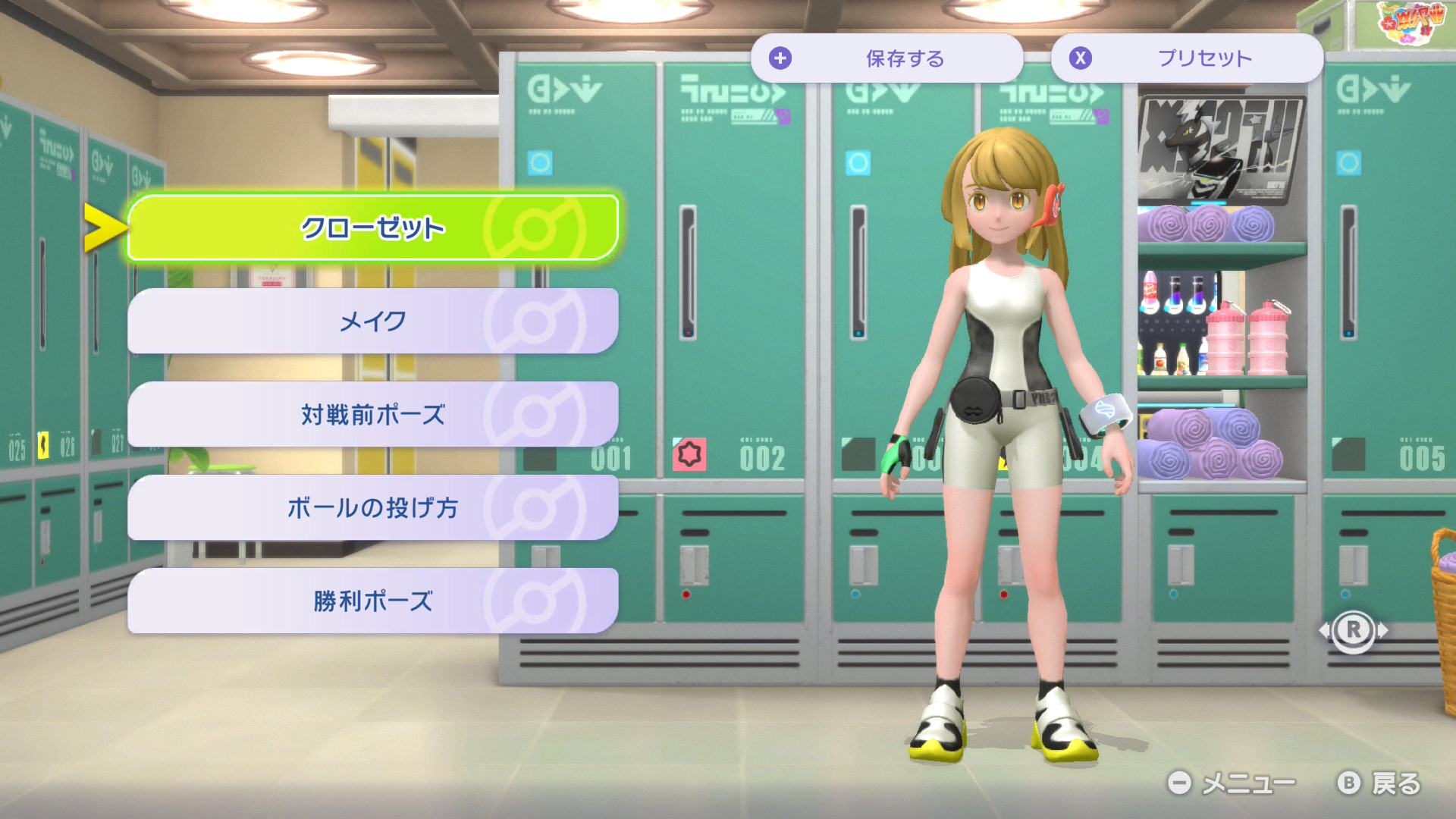Open ボールの投げ方 settings

tap(372, 507)
